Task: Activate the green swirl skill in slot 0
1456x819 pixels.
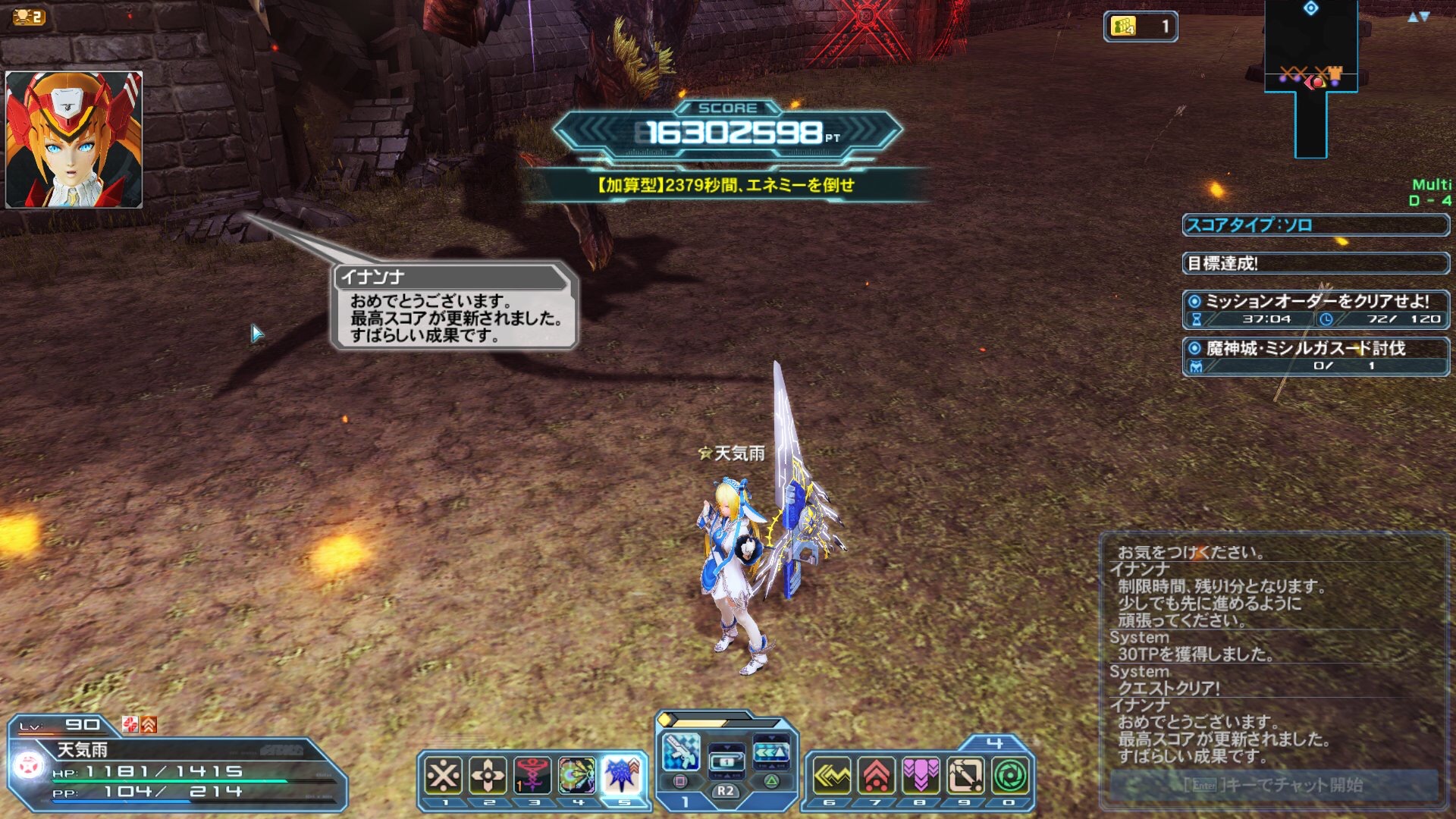Action: click(x=1010, y=776)
